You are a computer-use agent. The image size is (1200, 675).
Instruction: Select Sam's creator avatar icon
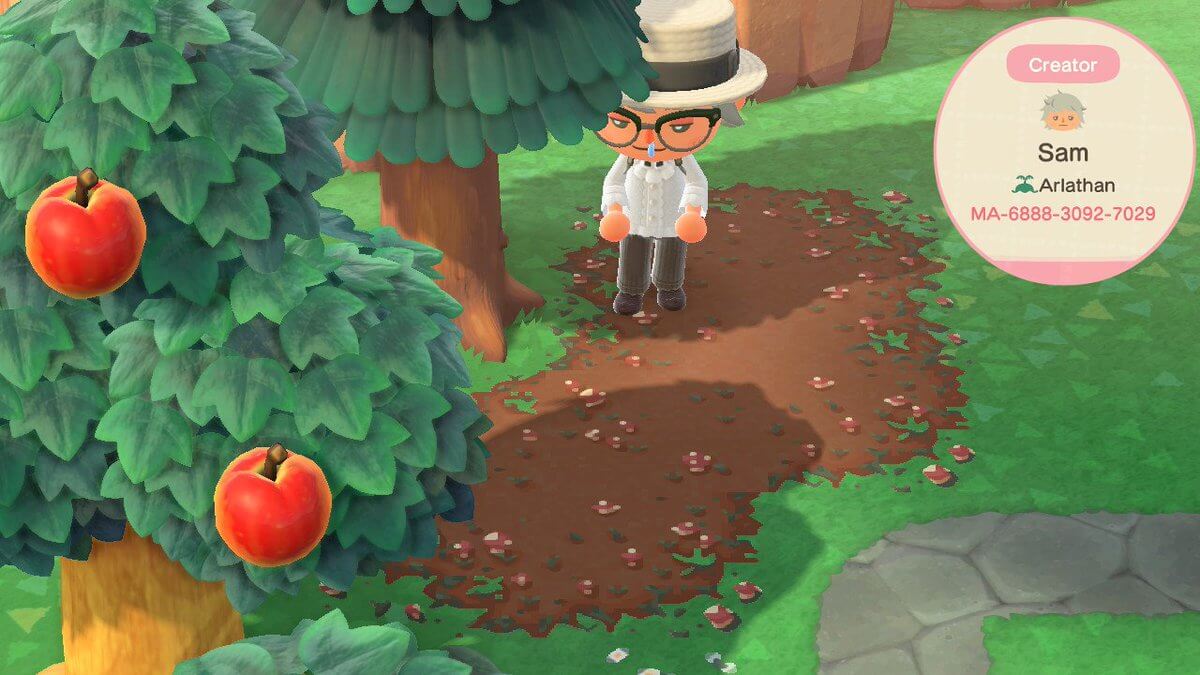pos(1061,112)
